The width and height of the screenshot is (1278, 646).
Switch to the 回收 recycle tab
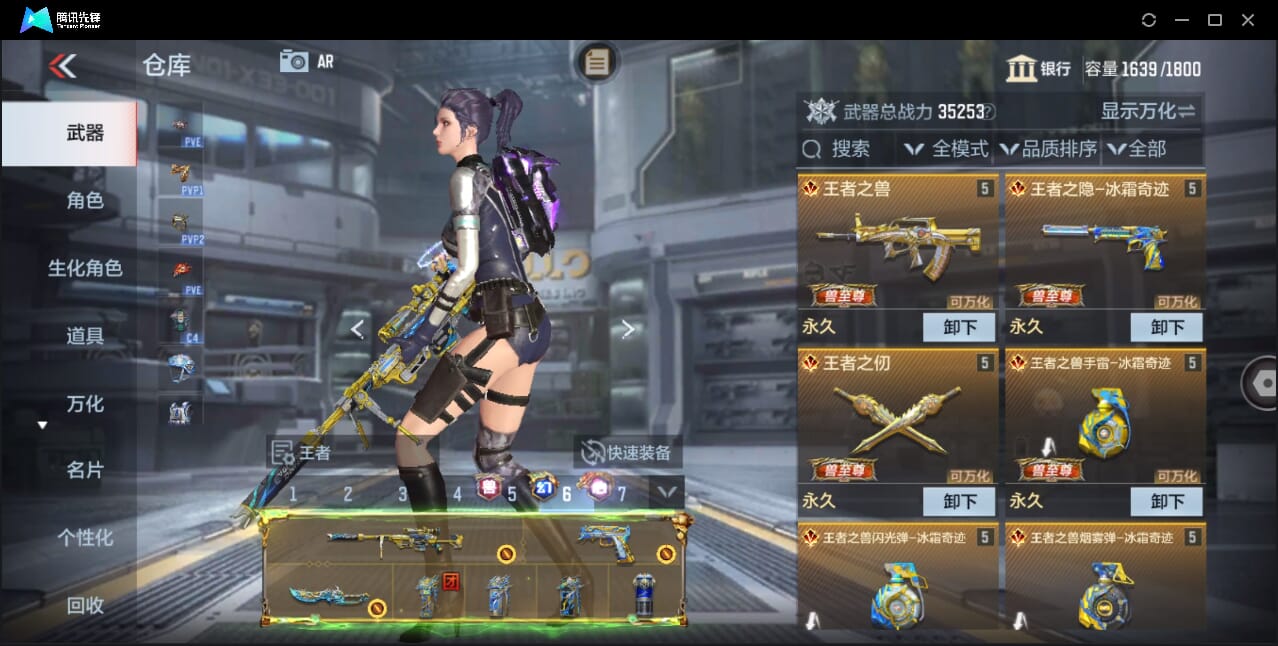[x=85, y=605]
